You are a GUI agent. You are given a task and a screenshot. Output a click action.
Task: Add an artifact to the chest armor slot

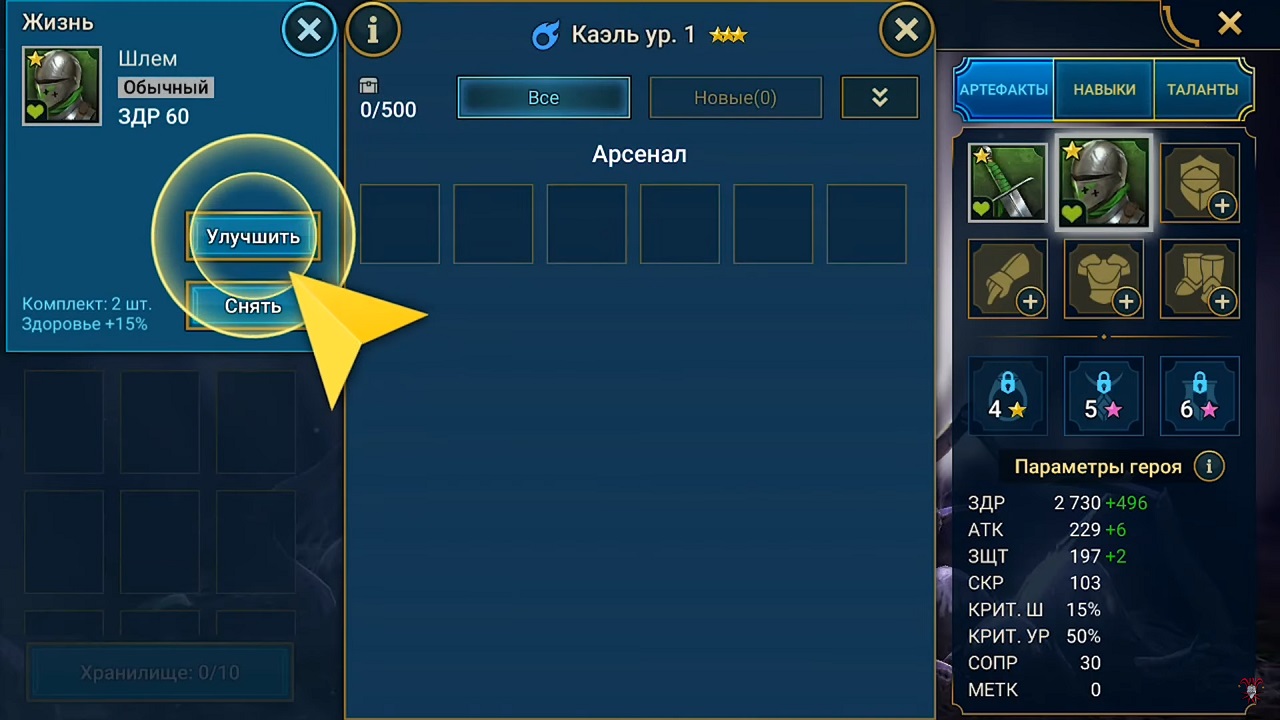(1104, 279)
